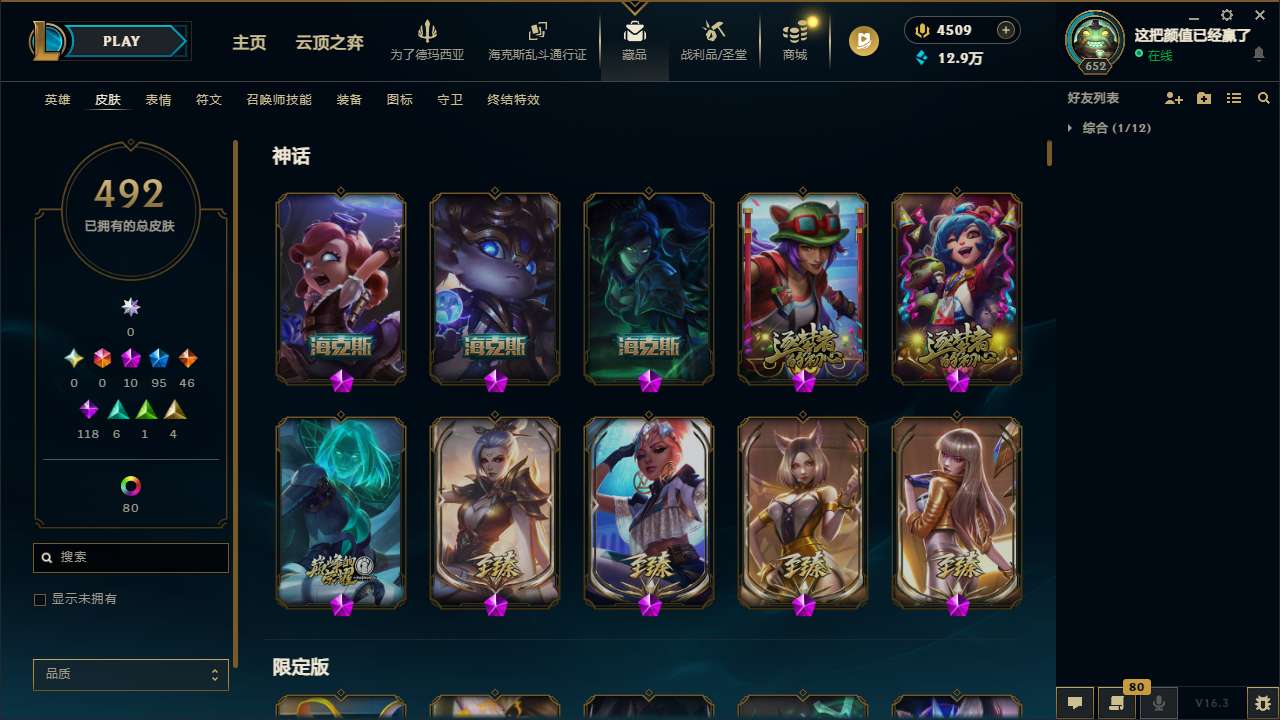Open the friends list search magnifier
This screenshot has height=720, width=1280.
point(1264,98)
